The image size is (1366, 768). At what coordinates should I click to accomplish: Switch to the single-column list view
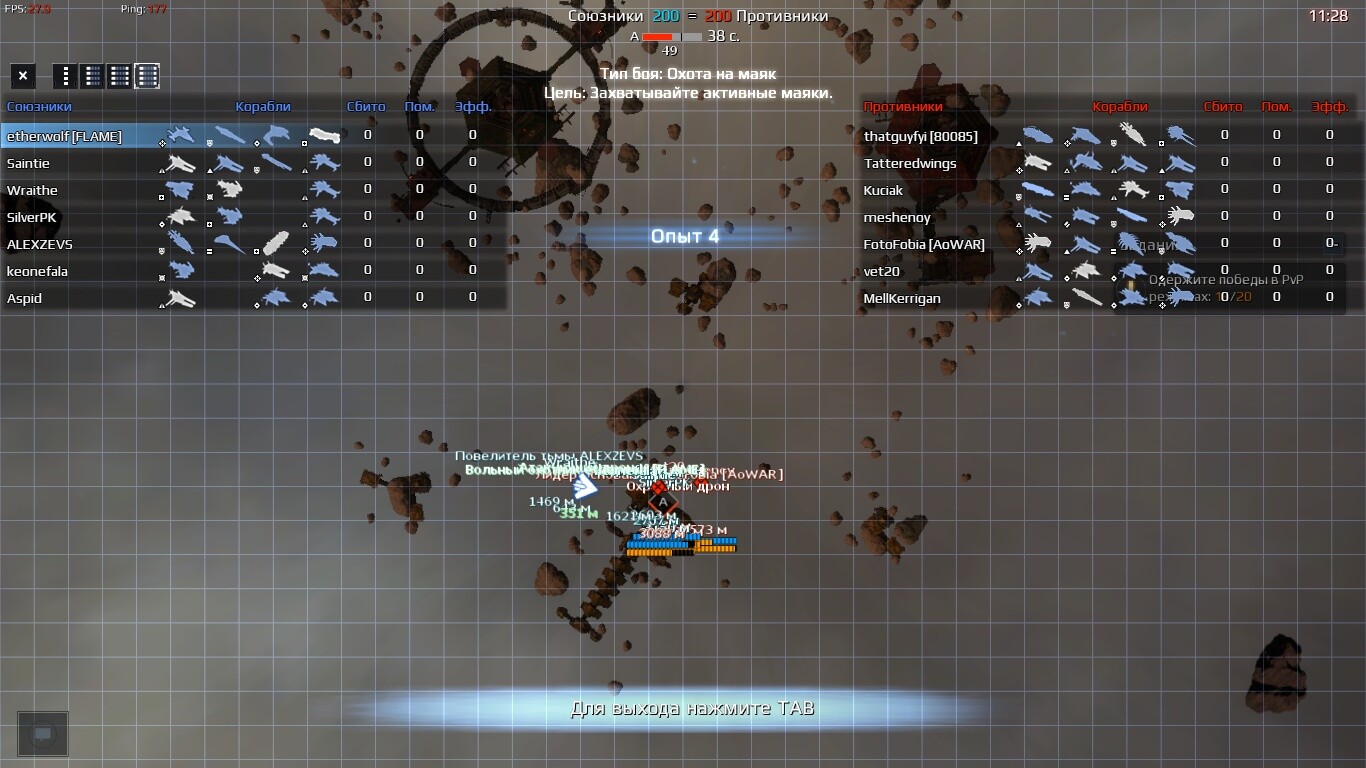click(65, 76)
